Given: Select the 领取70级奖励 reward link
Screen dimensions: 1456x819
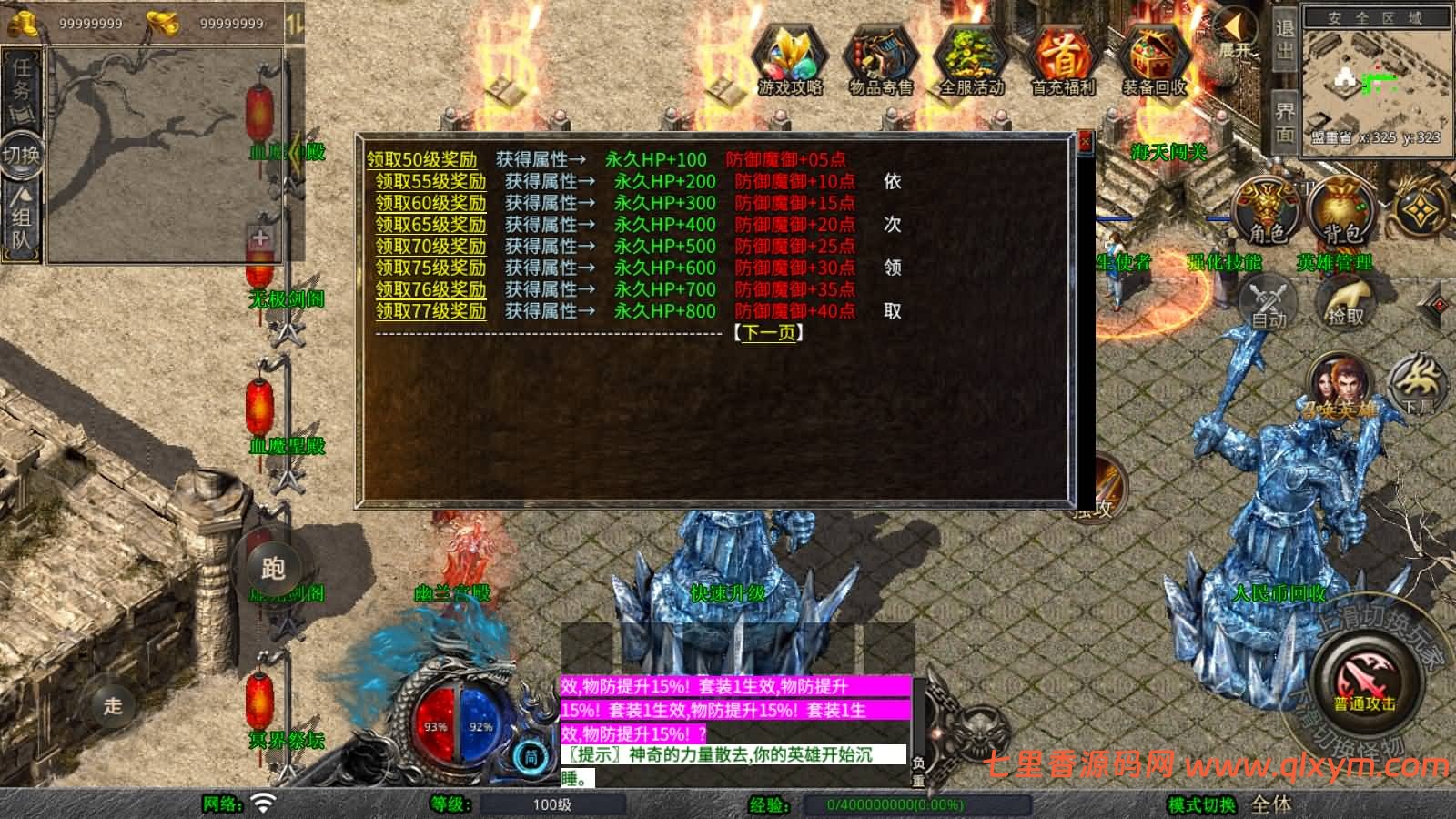Looking at the screenshot, I should click(x=430, y=246).
